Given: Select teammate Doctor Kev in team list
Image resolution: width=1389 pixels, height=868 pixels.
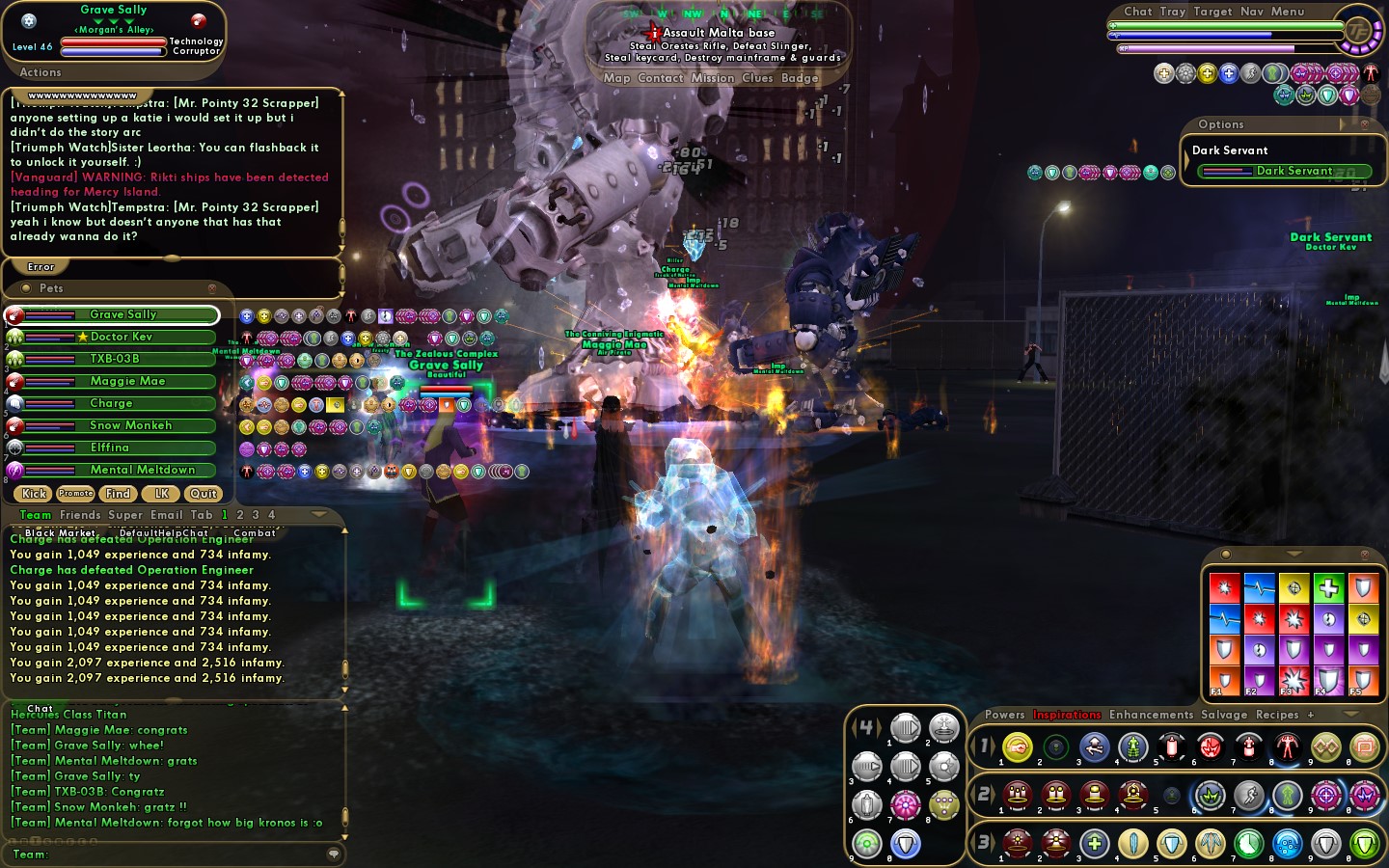Looking at the screenshot, I should click(121, 337).
